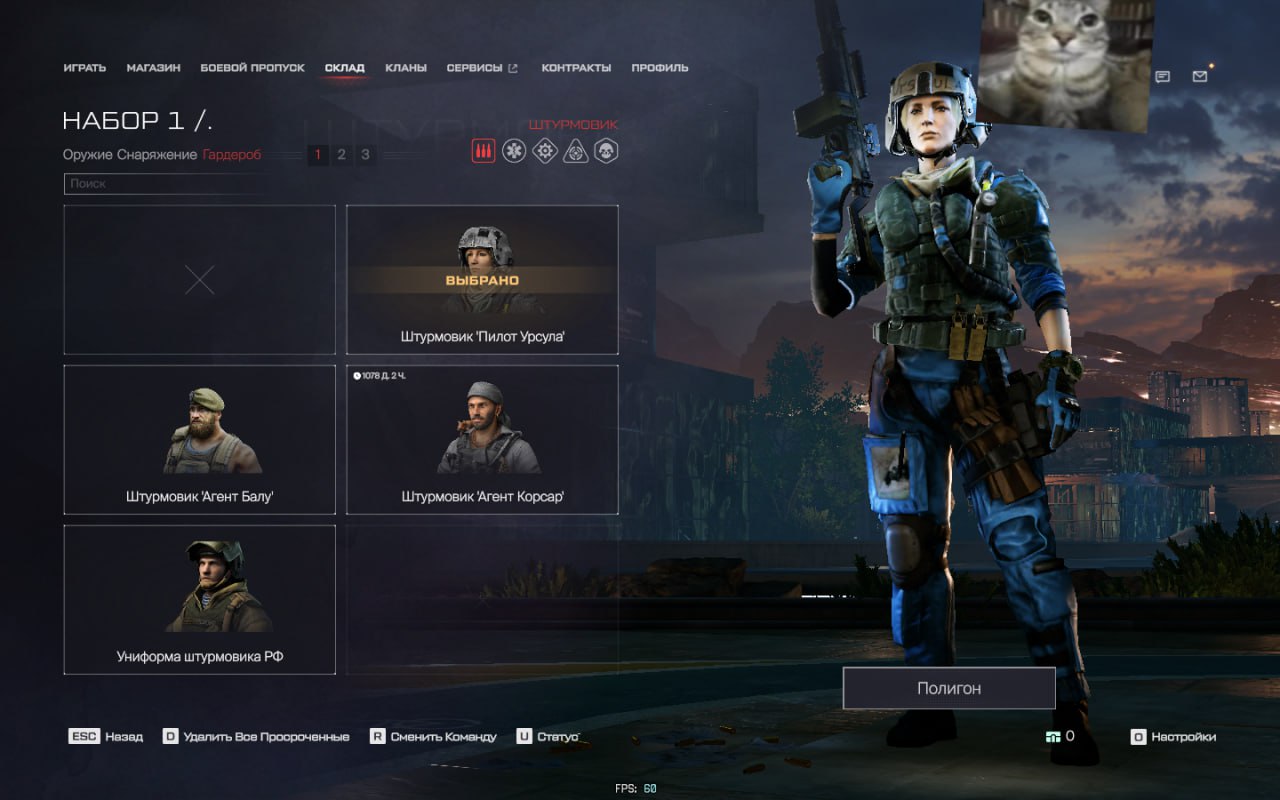Image resolution: width=1280 pixels, height=800 pixels.
Task: Open the mail envelope icon
Action: 1200,76
